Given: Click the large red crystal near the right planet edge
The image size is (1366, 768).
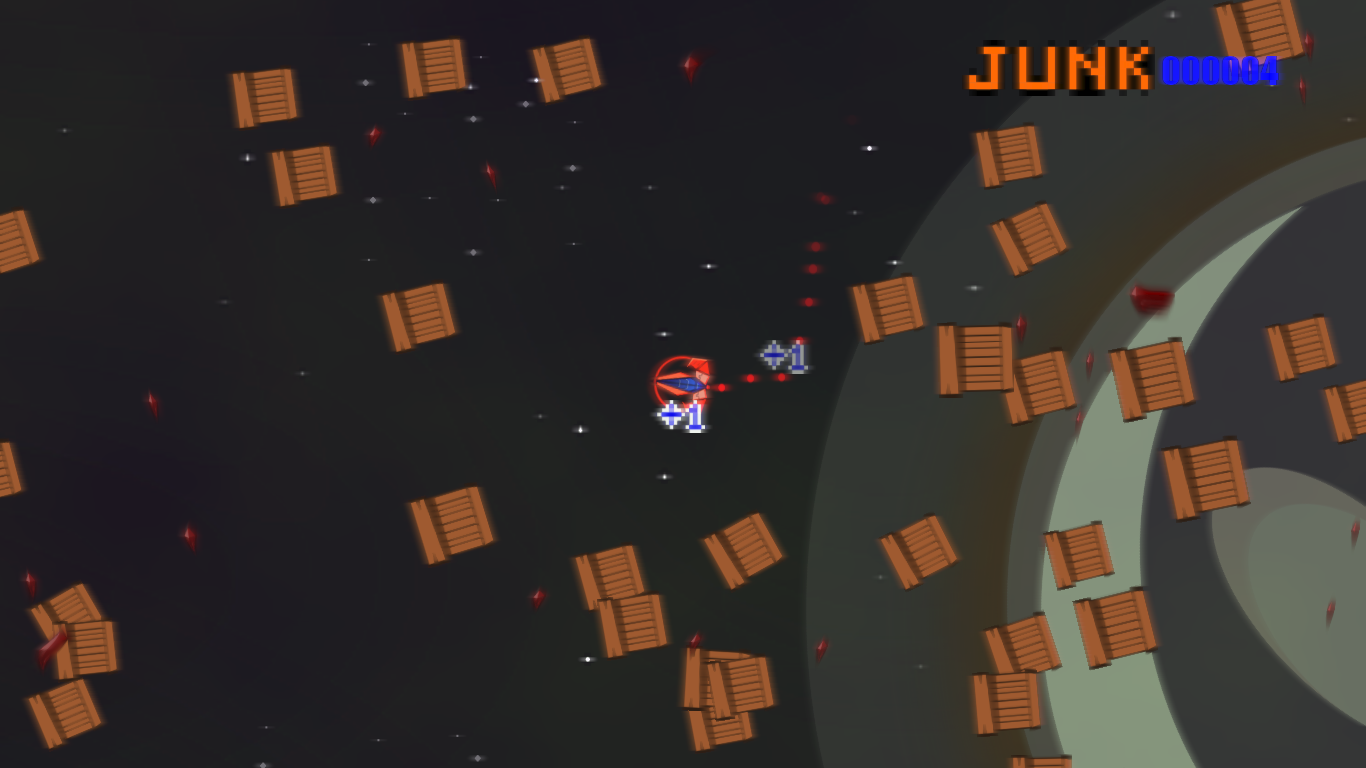Looking at the screenshot, I should [x=1152, y=300].
